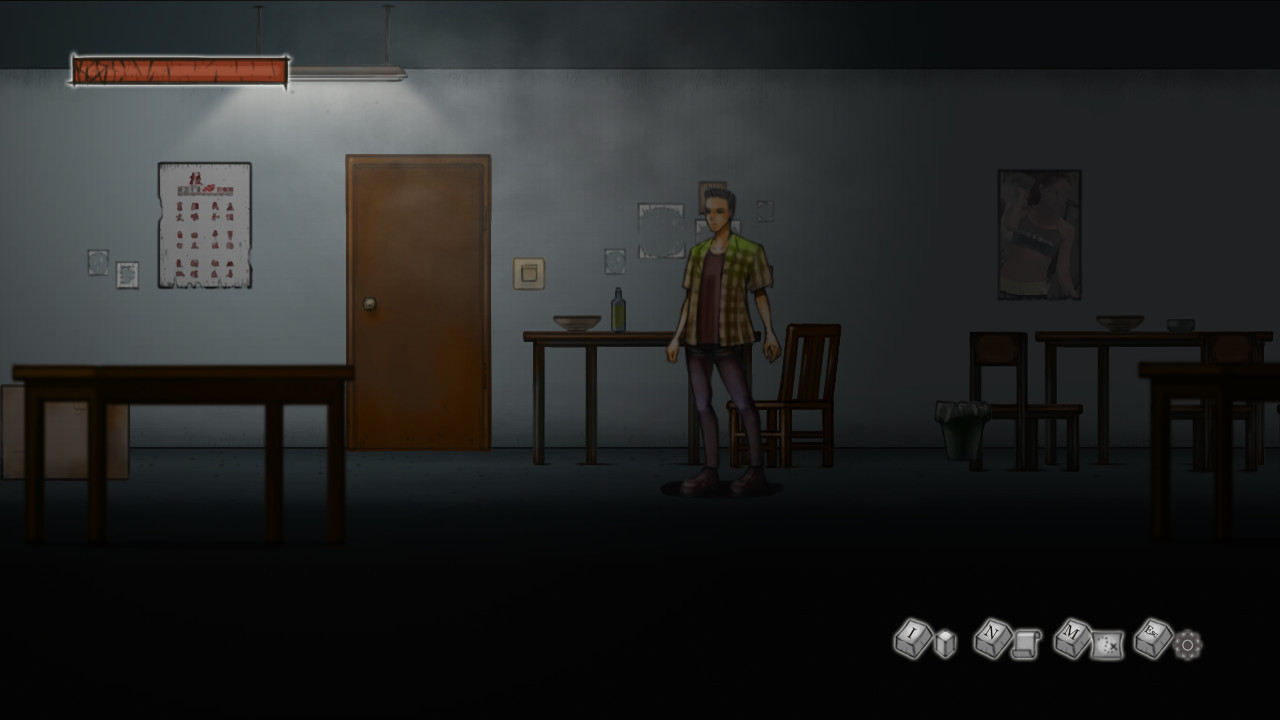The height and width of the screenshot is (720, 1280).
Task: Open the inventory box icon
Action: 945,643
